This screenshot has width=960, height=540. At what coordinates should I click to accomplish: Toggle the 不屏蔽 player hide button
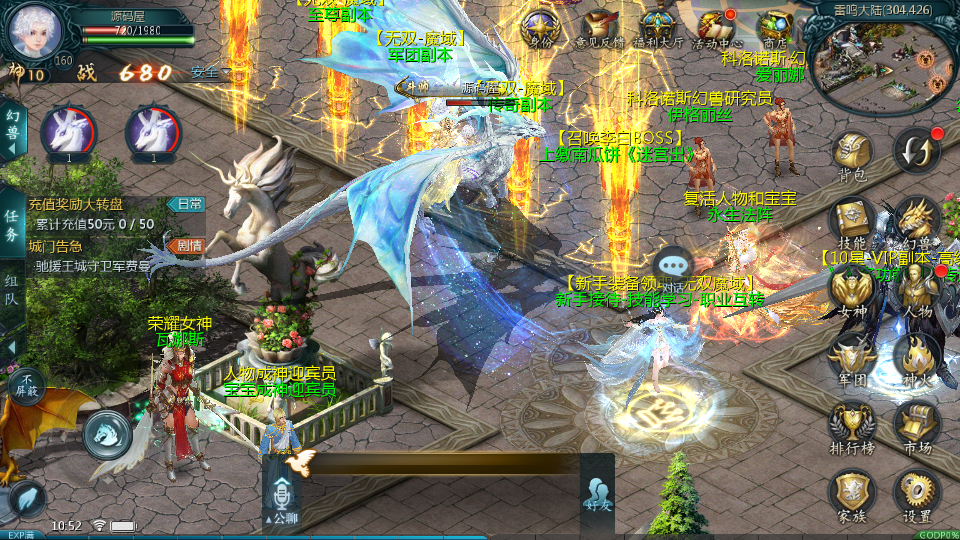tap(27, 384)
